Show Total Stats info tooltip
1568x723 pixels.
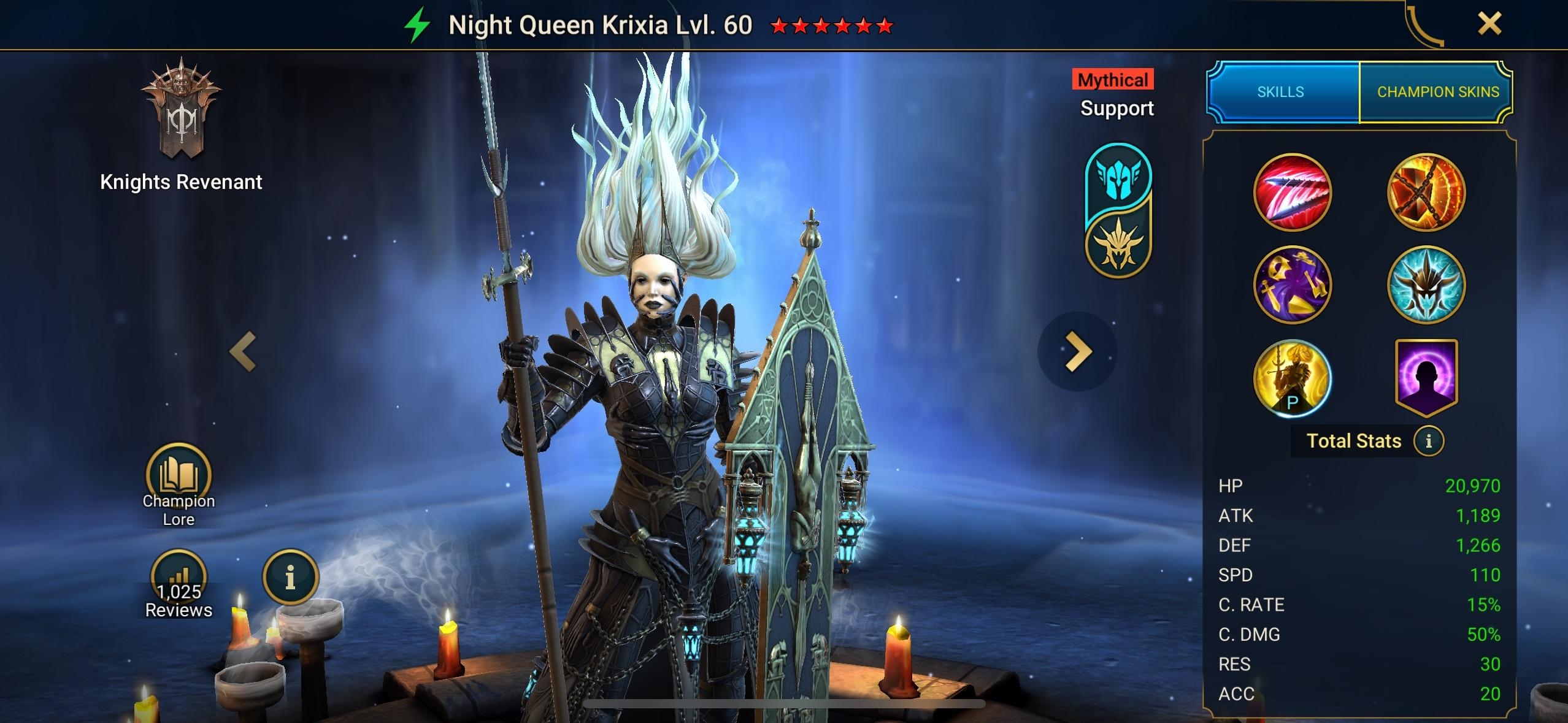1429,441
